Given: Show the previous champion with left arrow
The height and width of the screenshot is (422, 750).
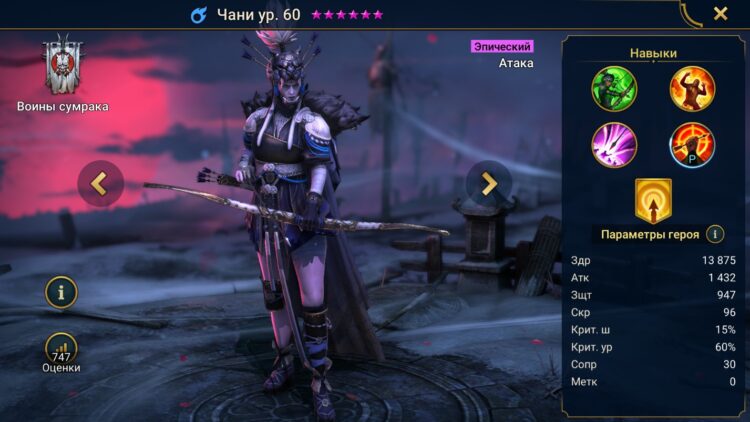Looking at the screenshot, I should click(100, 183).
